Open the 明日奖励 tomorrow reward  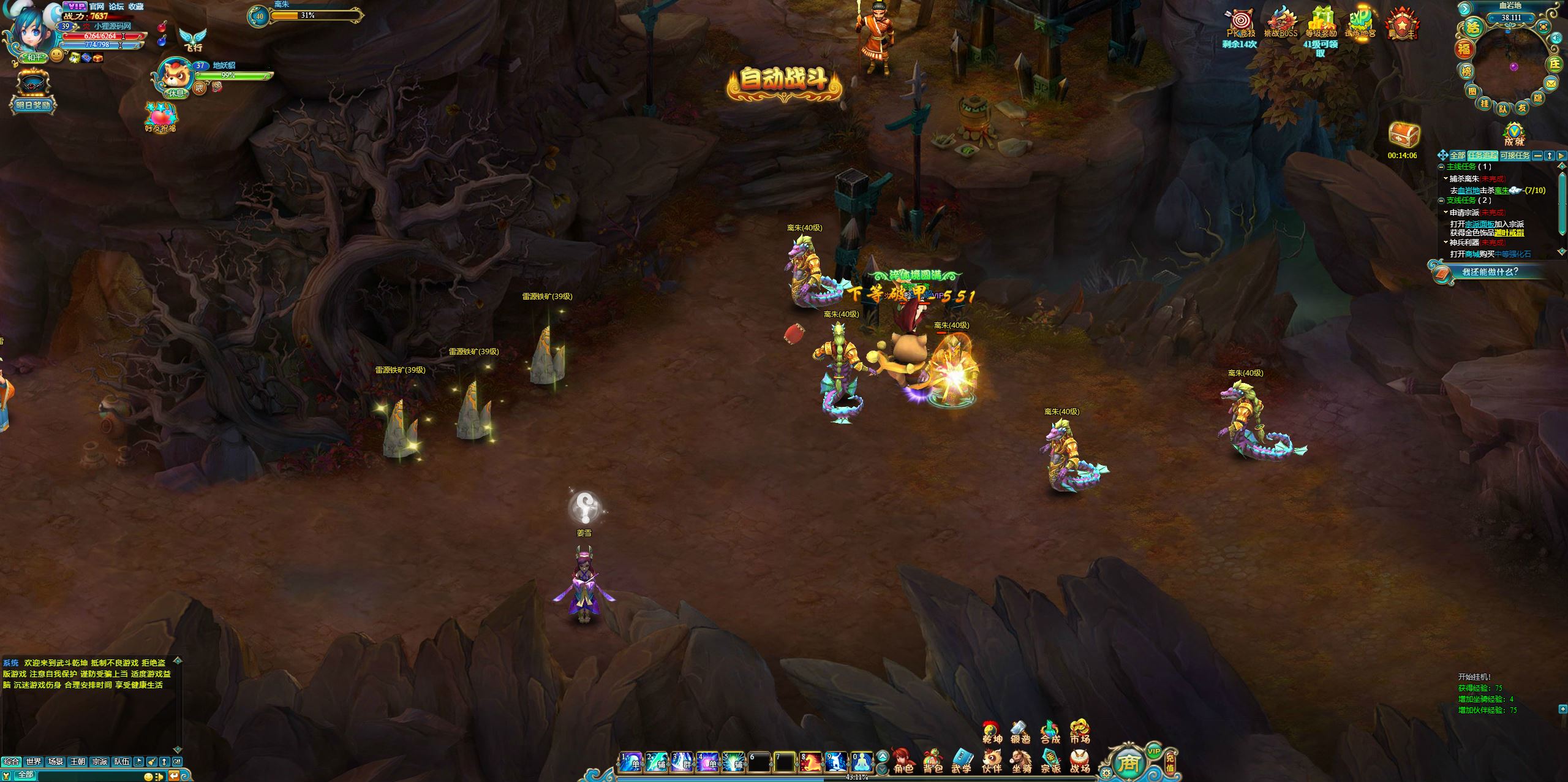click(34, 92)
